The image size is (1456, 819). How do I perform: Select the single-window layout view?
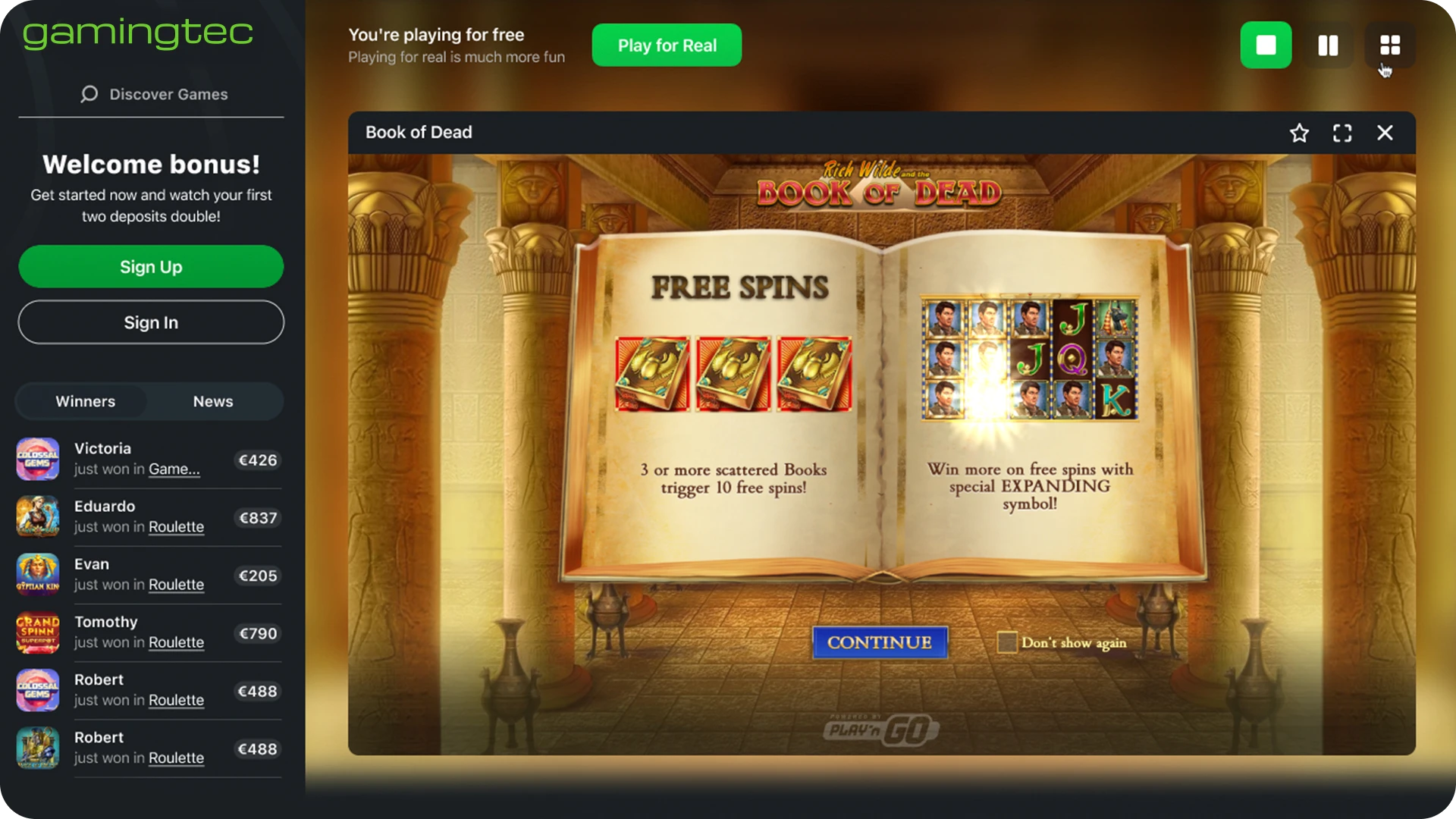click(x=1266, y=45)
